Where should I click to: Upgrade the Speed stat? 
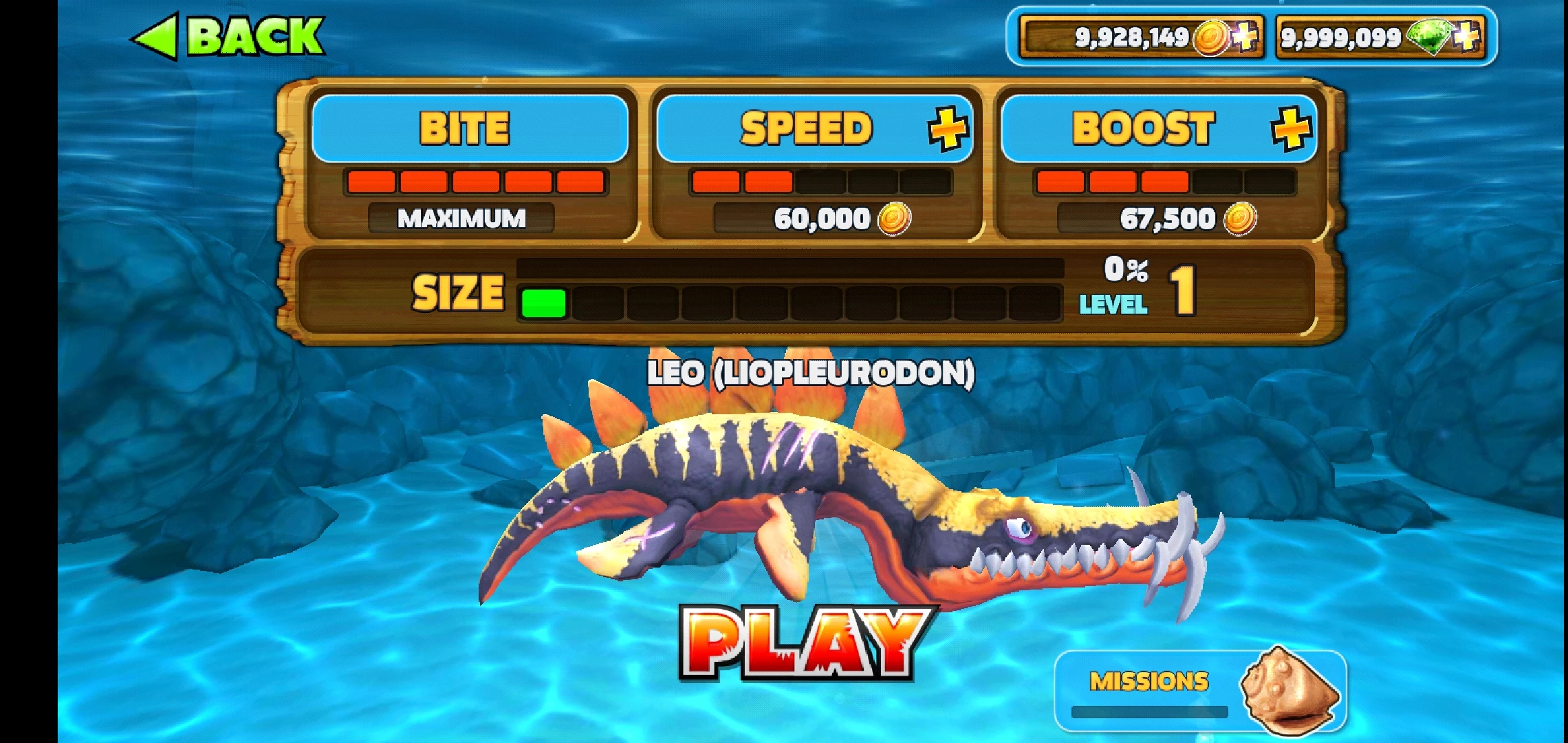tap(948, 129)
